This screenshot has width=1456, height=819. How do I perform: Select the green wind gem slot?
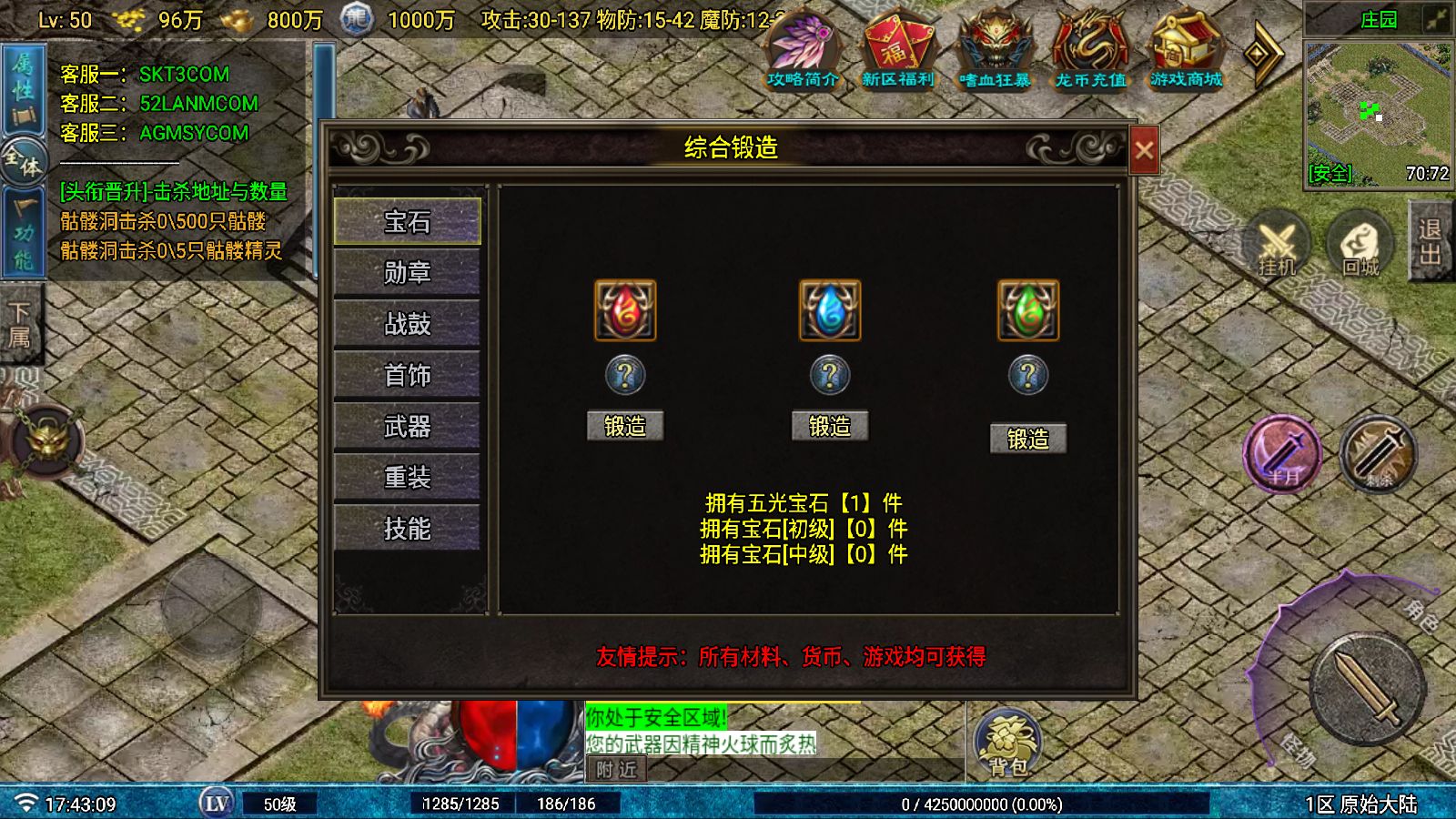1027,309
